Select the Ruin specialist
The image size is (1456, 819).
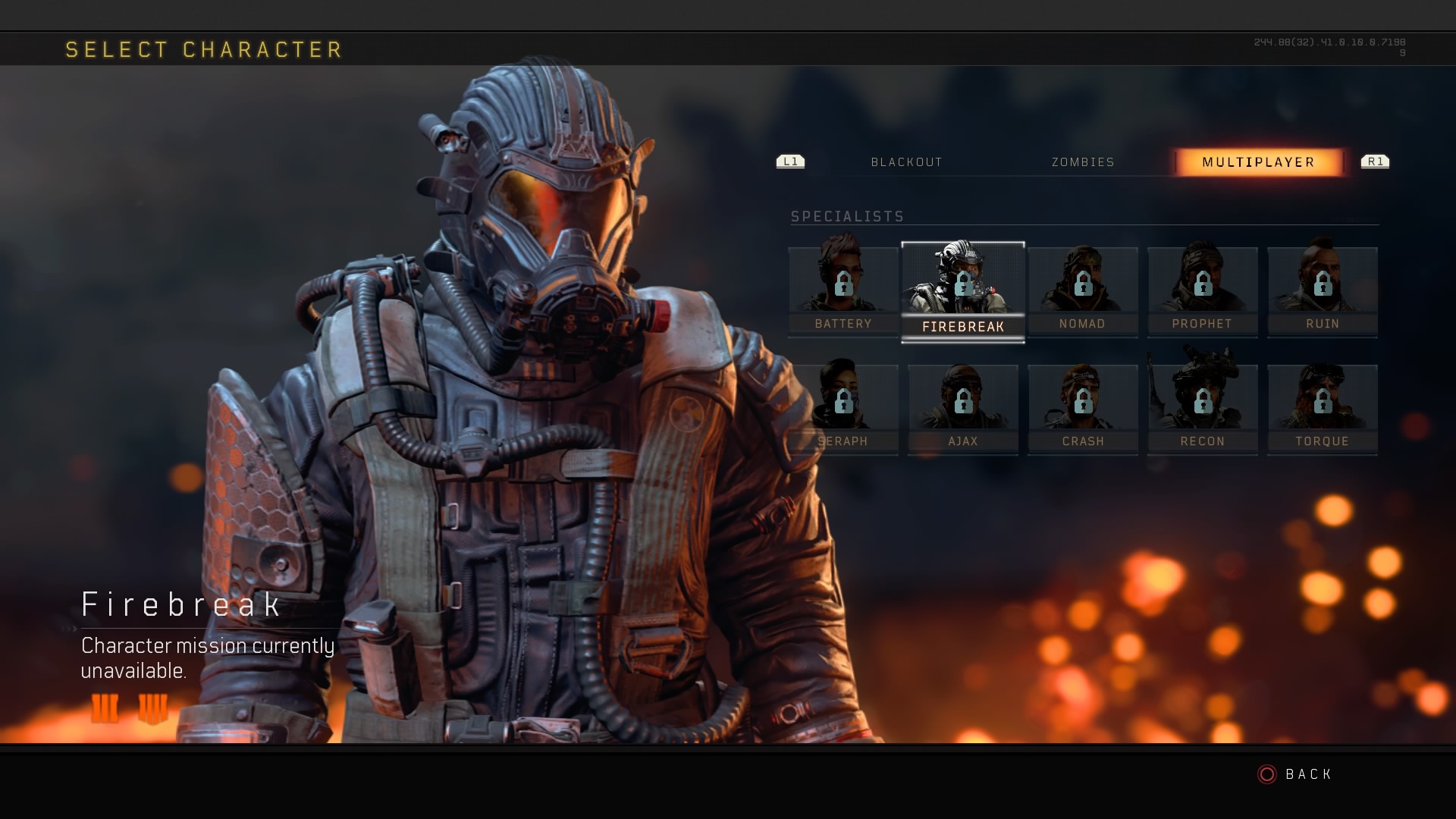point(1323,291)
